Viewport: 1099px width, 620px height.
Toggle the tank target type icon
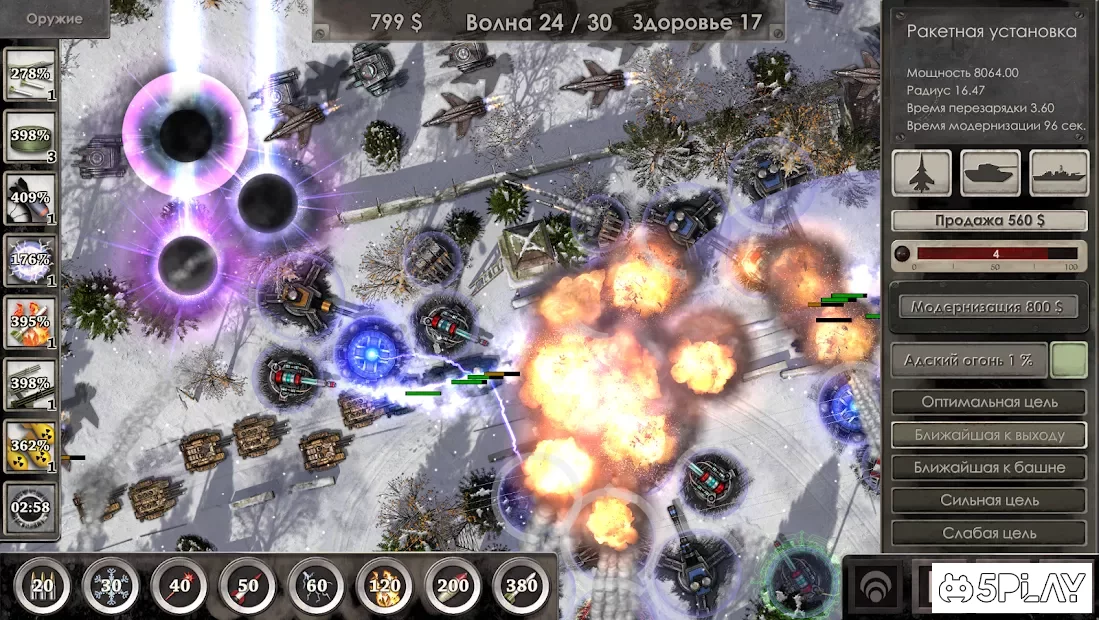[x=990, y=173]
